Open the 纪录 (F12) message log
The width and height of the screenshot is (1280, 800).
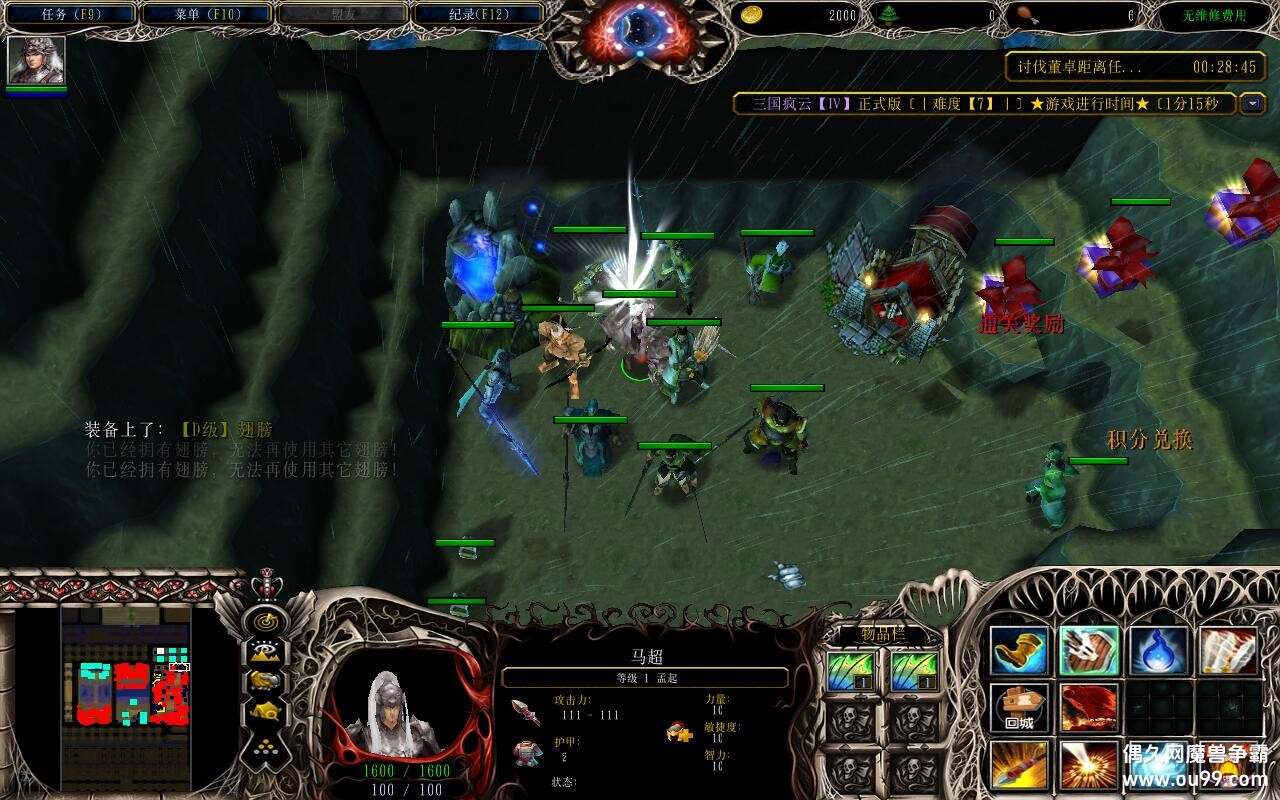(476, 14)
